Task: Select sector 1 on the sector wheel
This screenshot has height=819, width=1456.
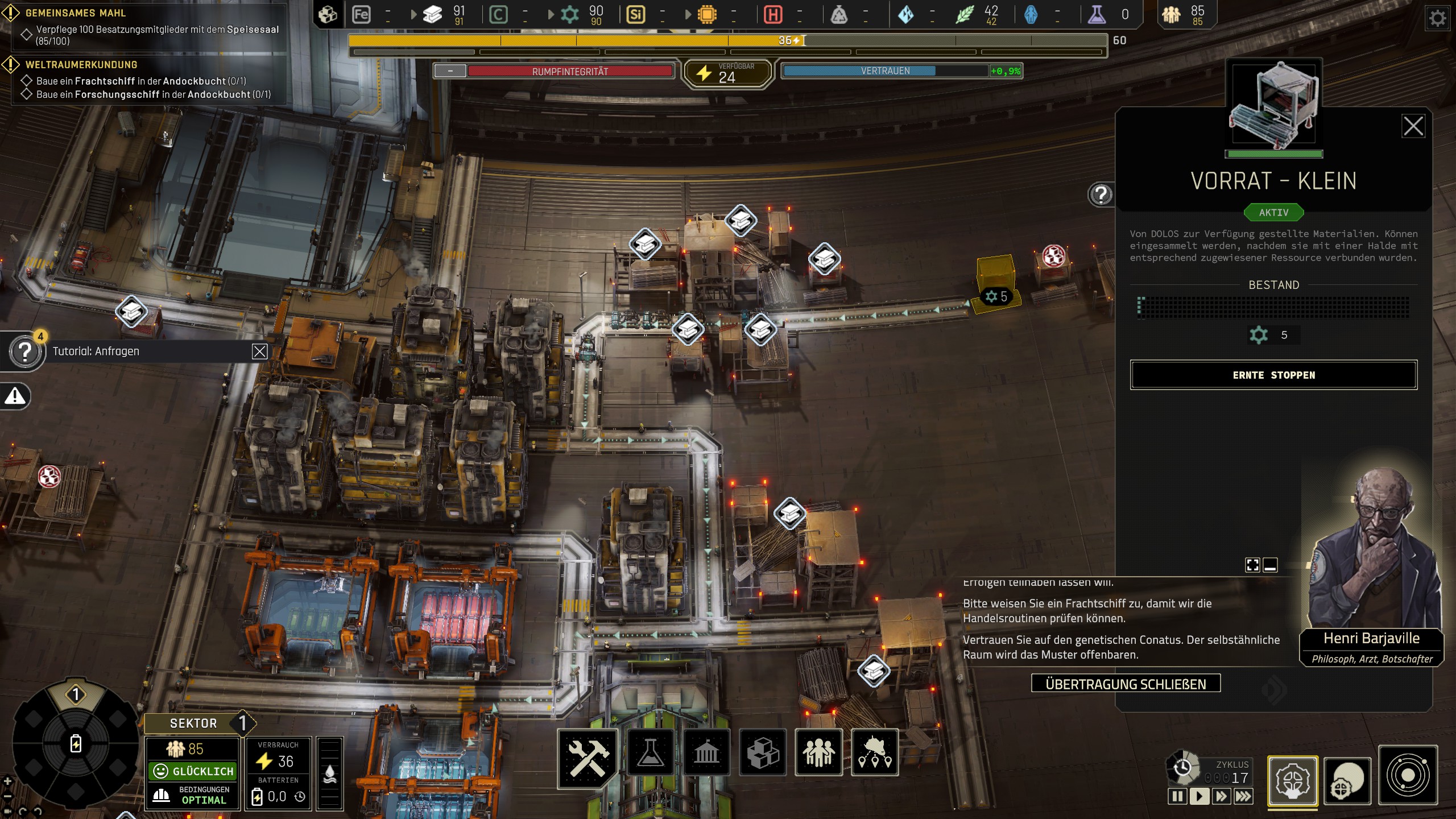Action: pos(76,694)
